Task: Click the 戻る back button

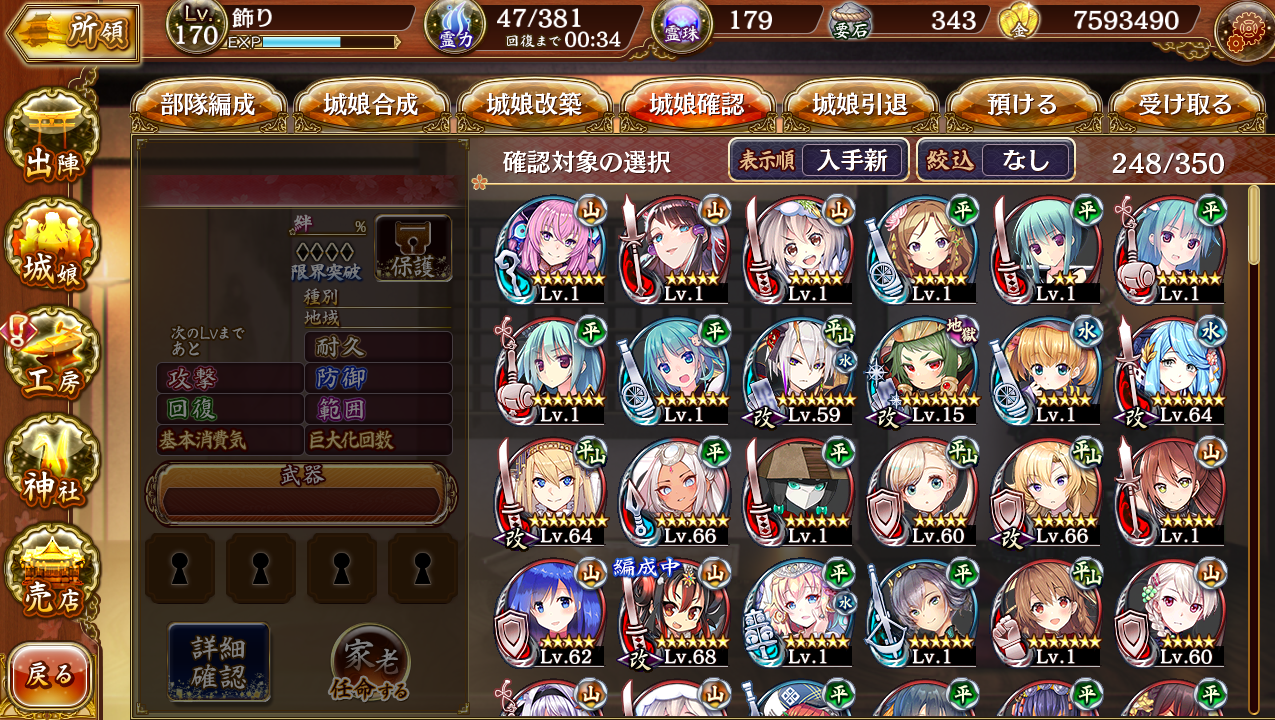Action: pyautogui.click(x=50, y=675)
